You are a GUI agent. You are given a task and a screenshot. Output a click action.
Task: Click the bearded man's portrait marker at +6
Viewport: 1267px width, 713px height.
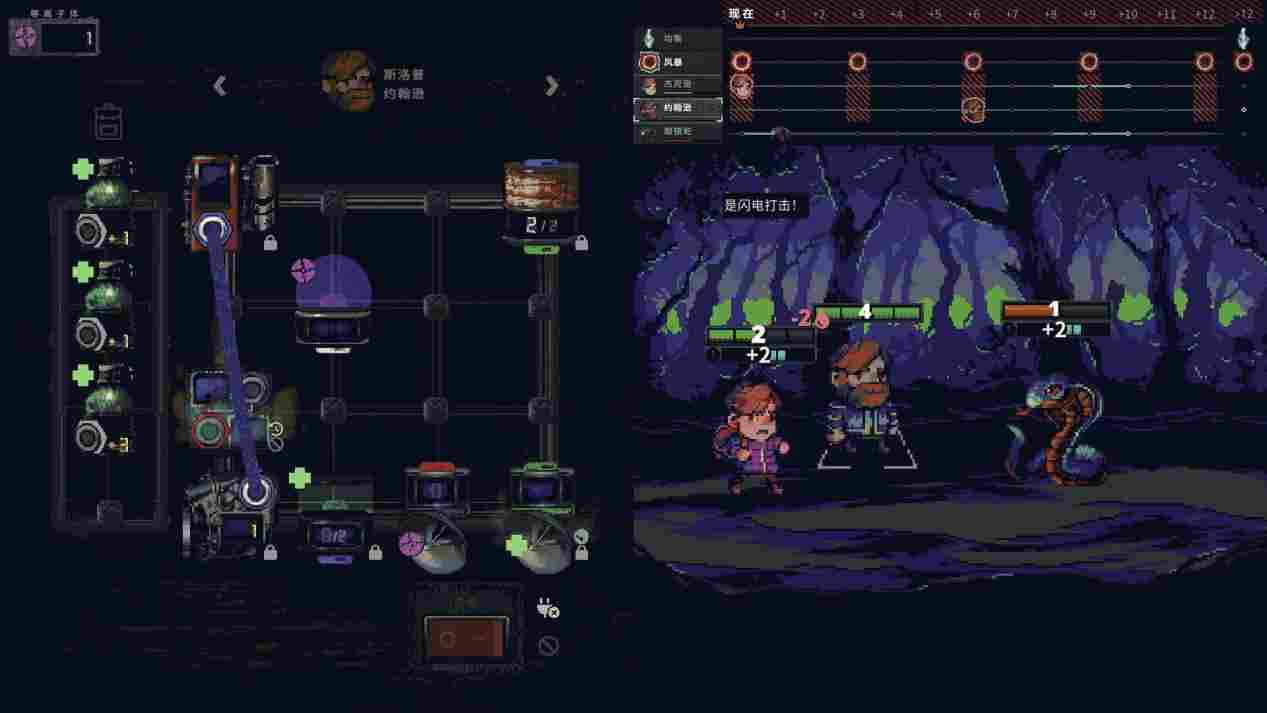point(973,108)
